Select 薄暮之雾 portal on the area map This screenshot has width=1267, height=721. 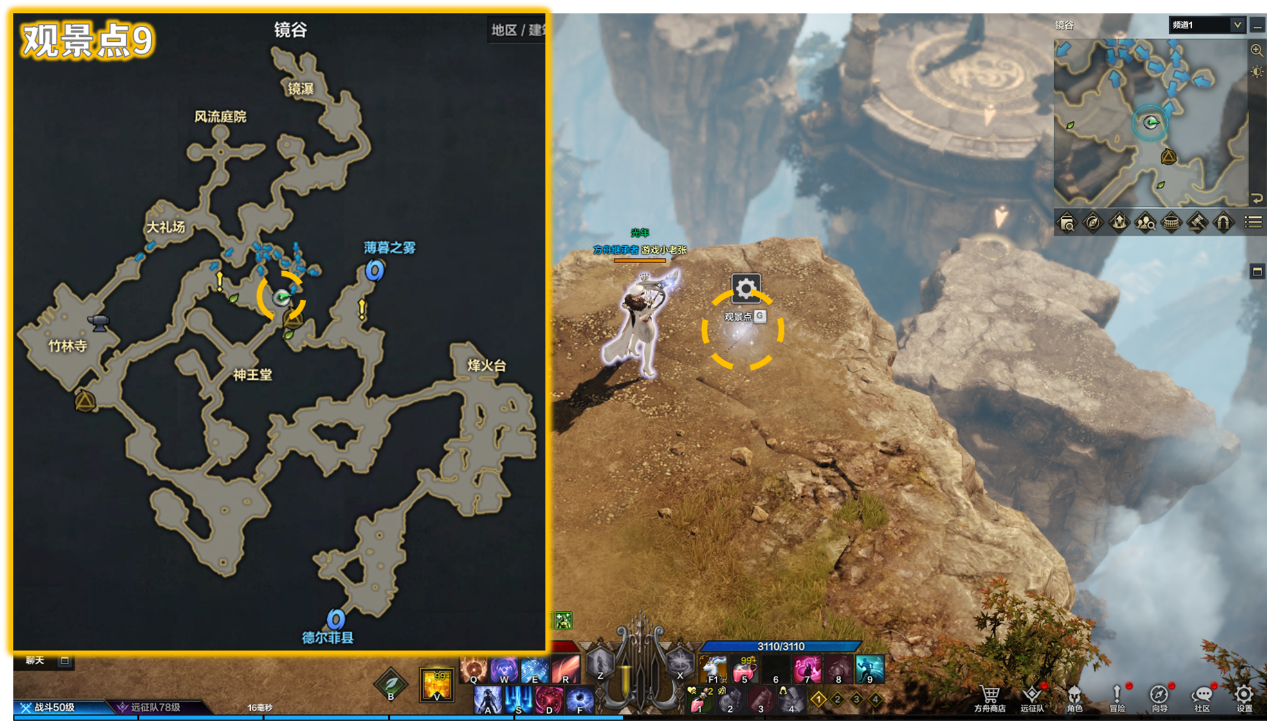pyautogui.click(x=375, y=270)
